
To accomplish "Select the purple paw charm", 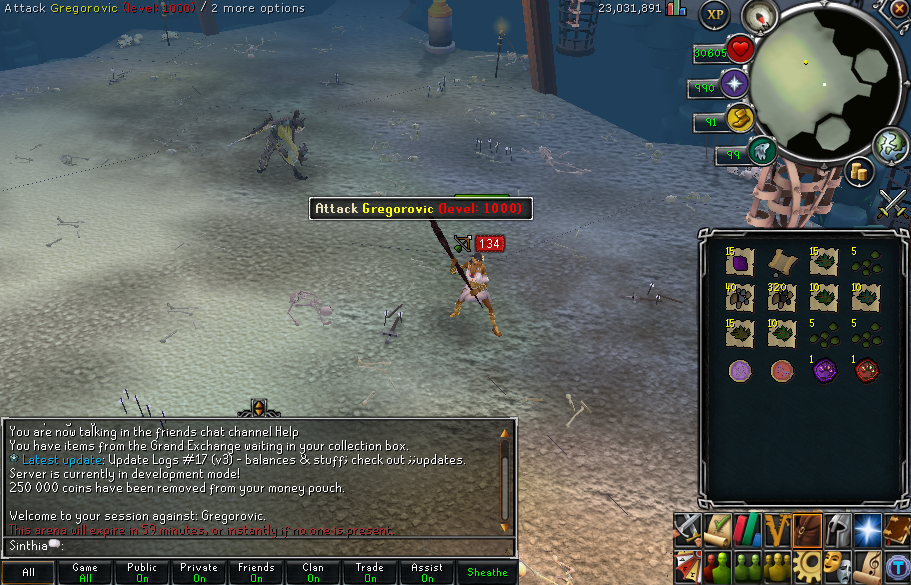I will (823, 372).
